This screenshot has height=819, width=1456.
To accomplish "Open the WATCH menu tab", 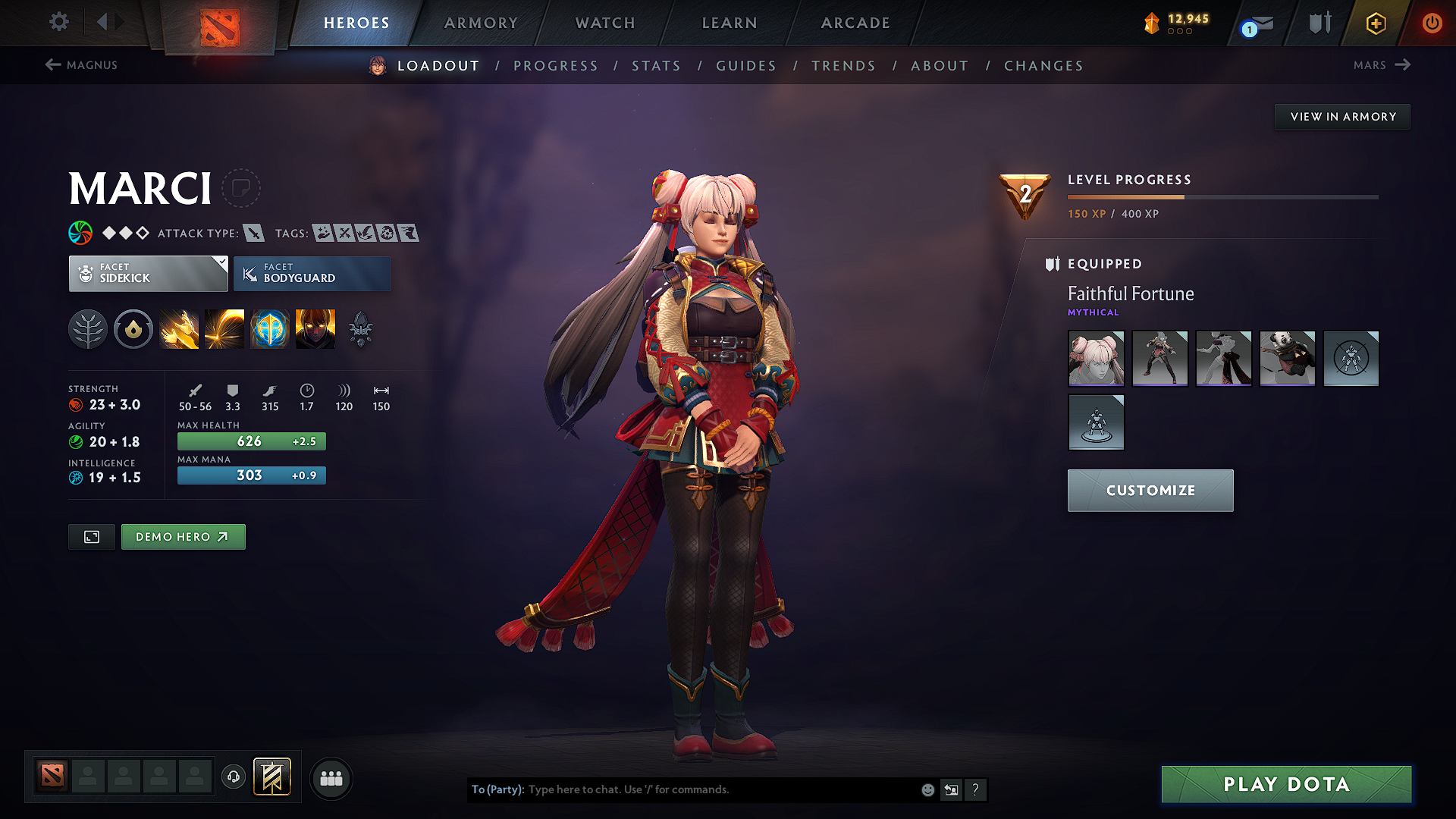I will tap(604, 23).
